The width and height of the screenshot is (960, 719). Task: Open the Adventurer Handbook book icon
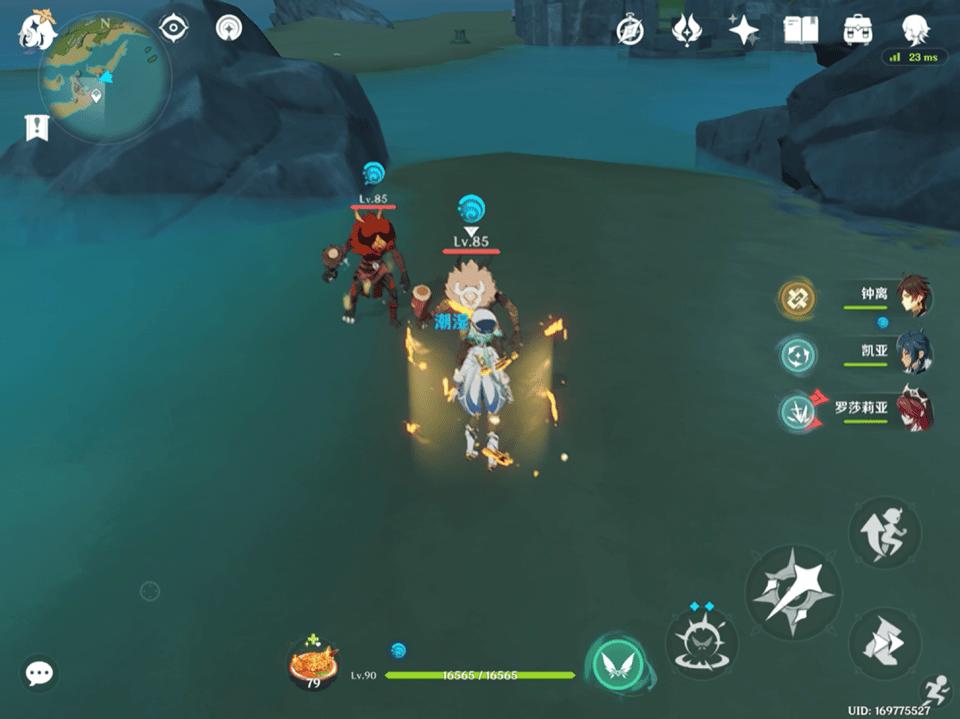[x=800, y=31]
